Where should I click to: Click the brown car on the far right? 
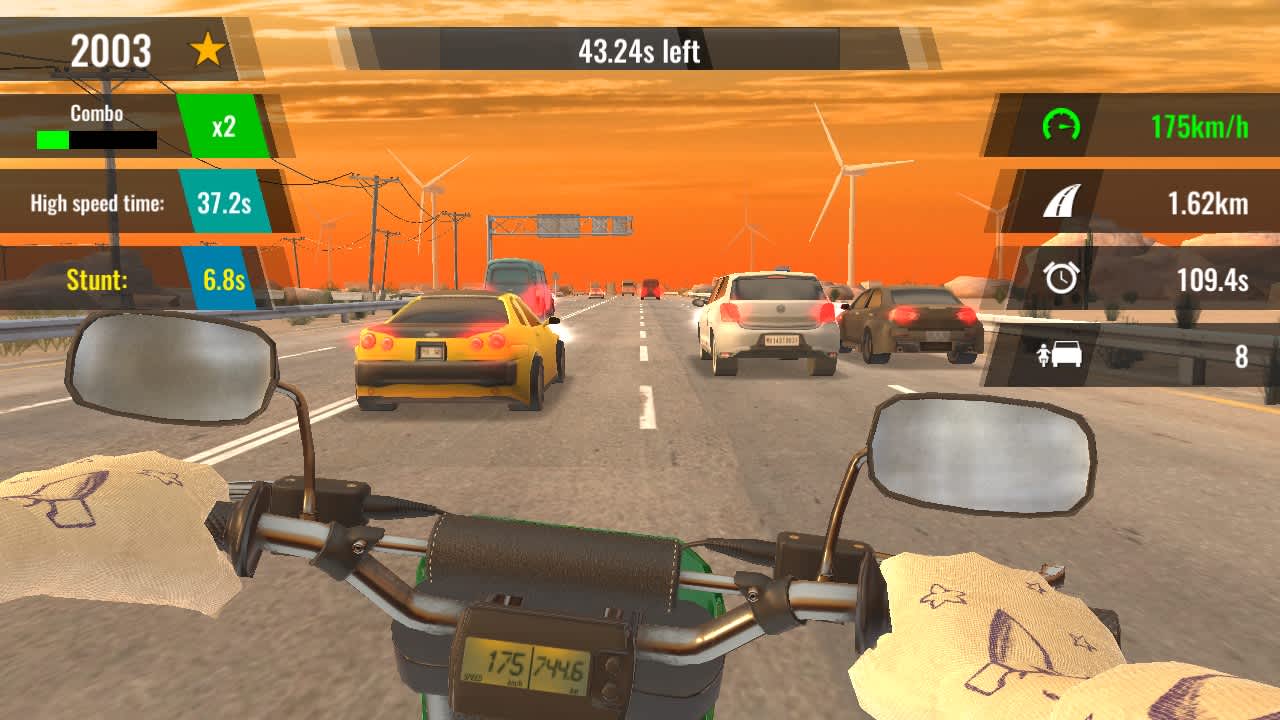click(905, 325)
